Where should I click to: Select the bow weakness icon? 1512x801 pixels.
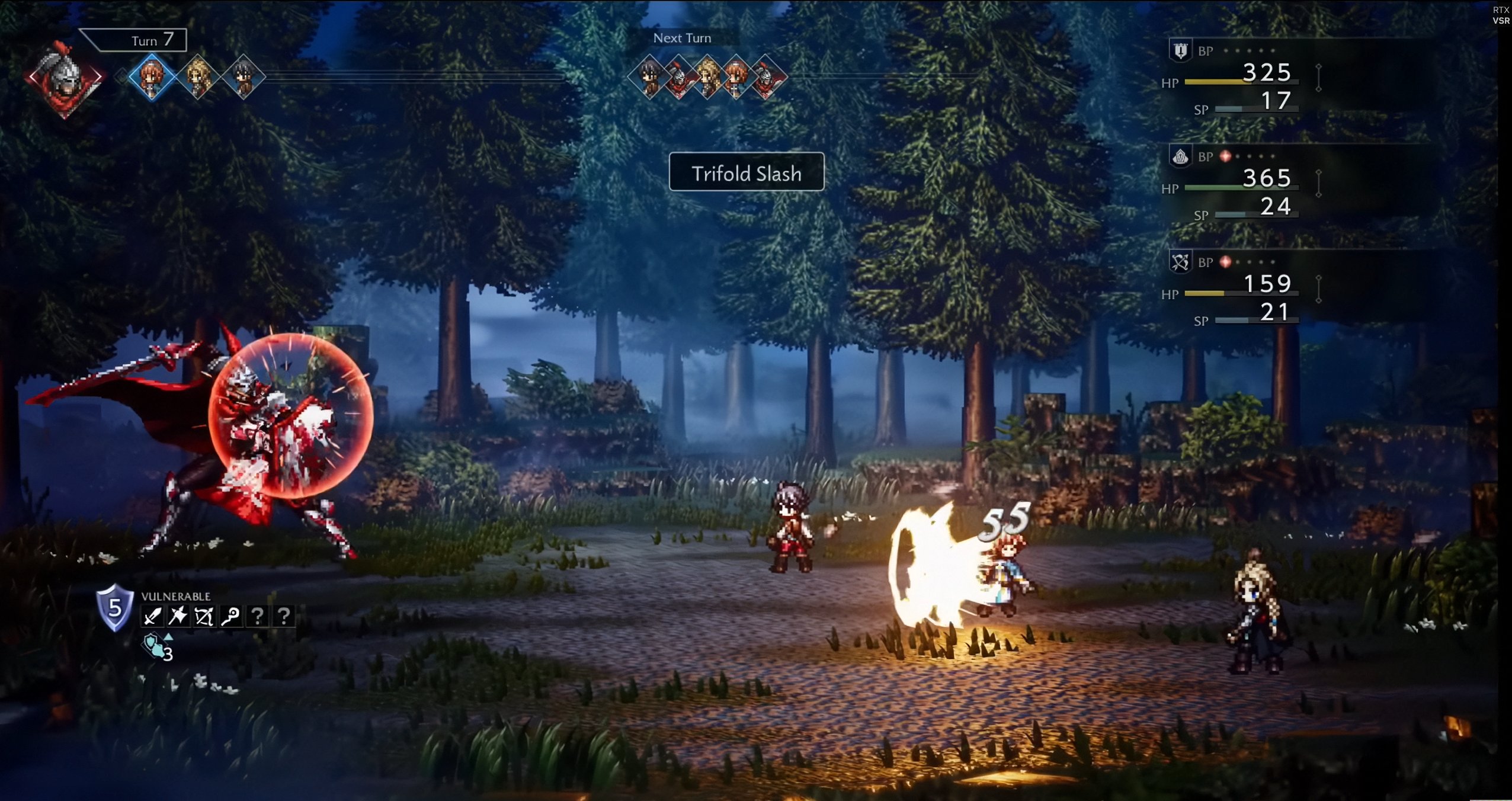pyautogui.click(x=204, y=617)
